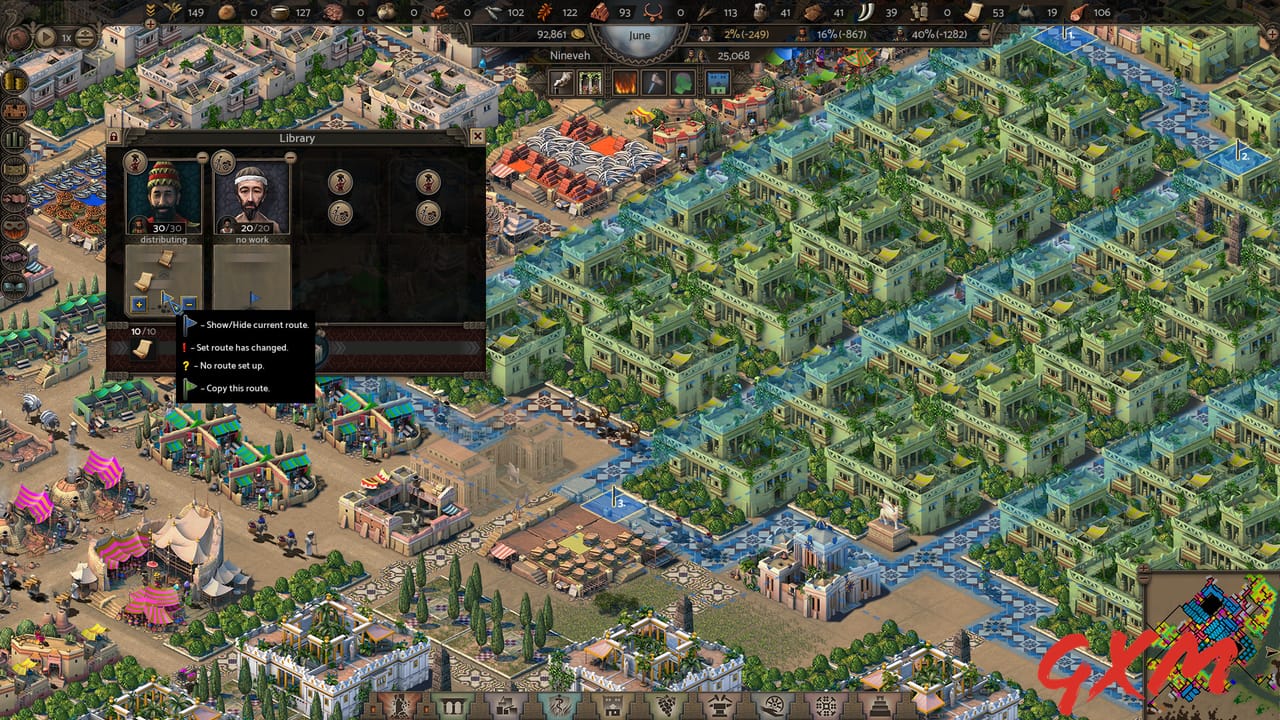
Task: Collapse the first worker slot using its minus badge
Action: 201,156
